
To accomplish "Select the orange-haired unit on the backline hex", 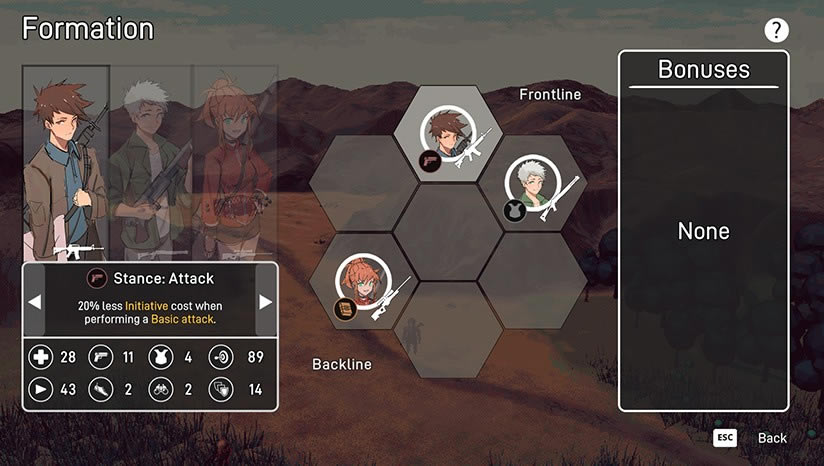I will (x=362, y=283).
